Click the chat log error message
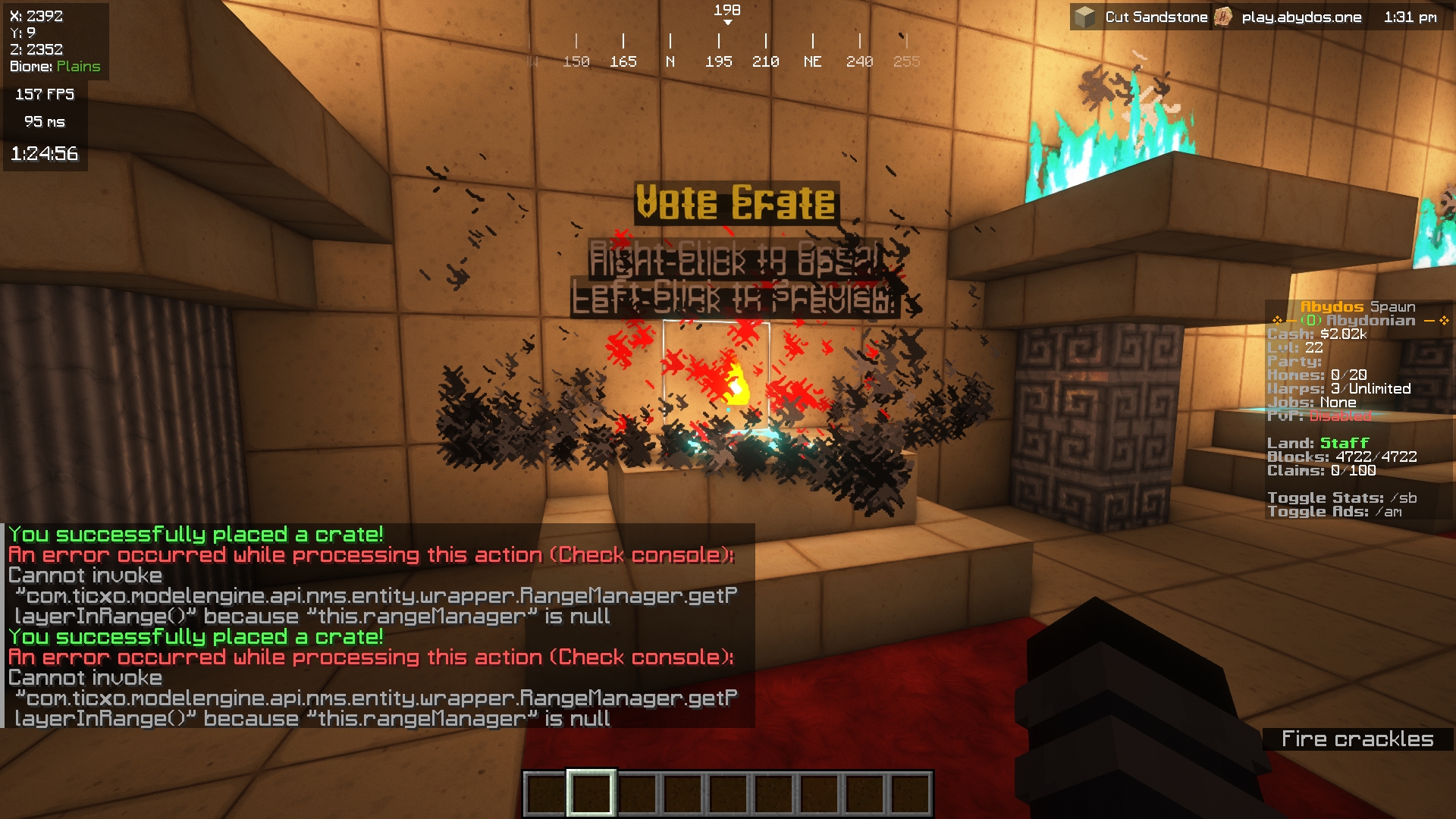The image size is (1456, 819). [371, 555]
